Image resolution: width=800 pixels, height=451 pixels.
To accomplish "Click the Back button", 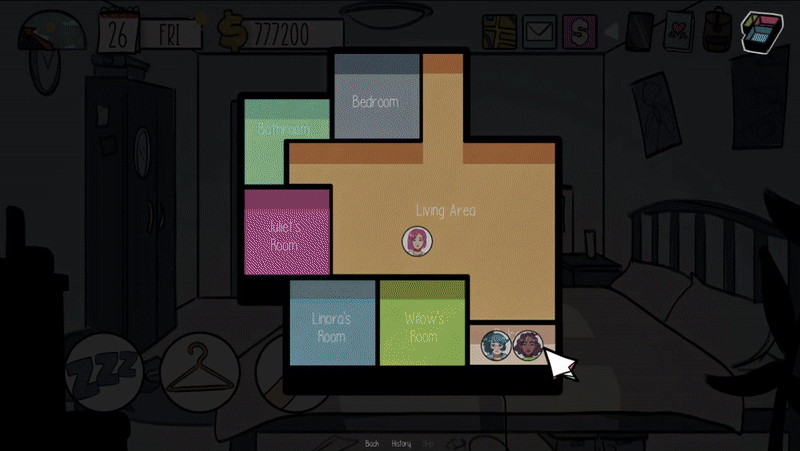I will 372,443.
